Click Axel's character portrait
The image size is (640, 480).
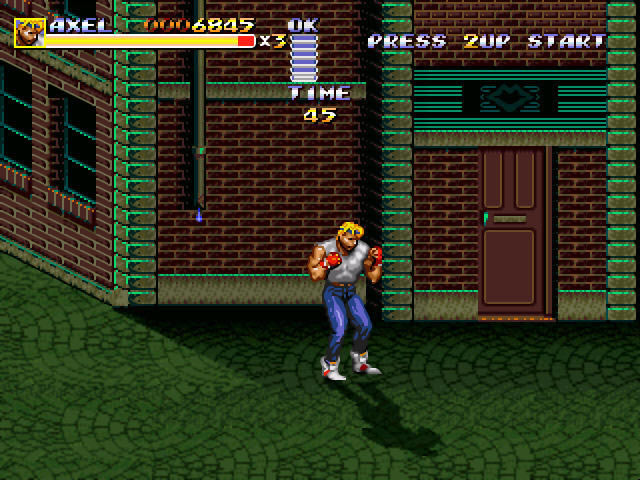pos(29,32)
